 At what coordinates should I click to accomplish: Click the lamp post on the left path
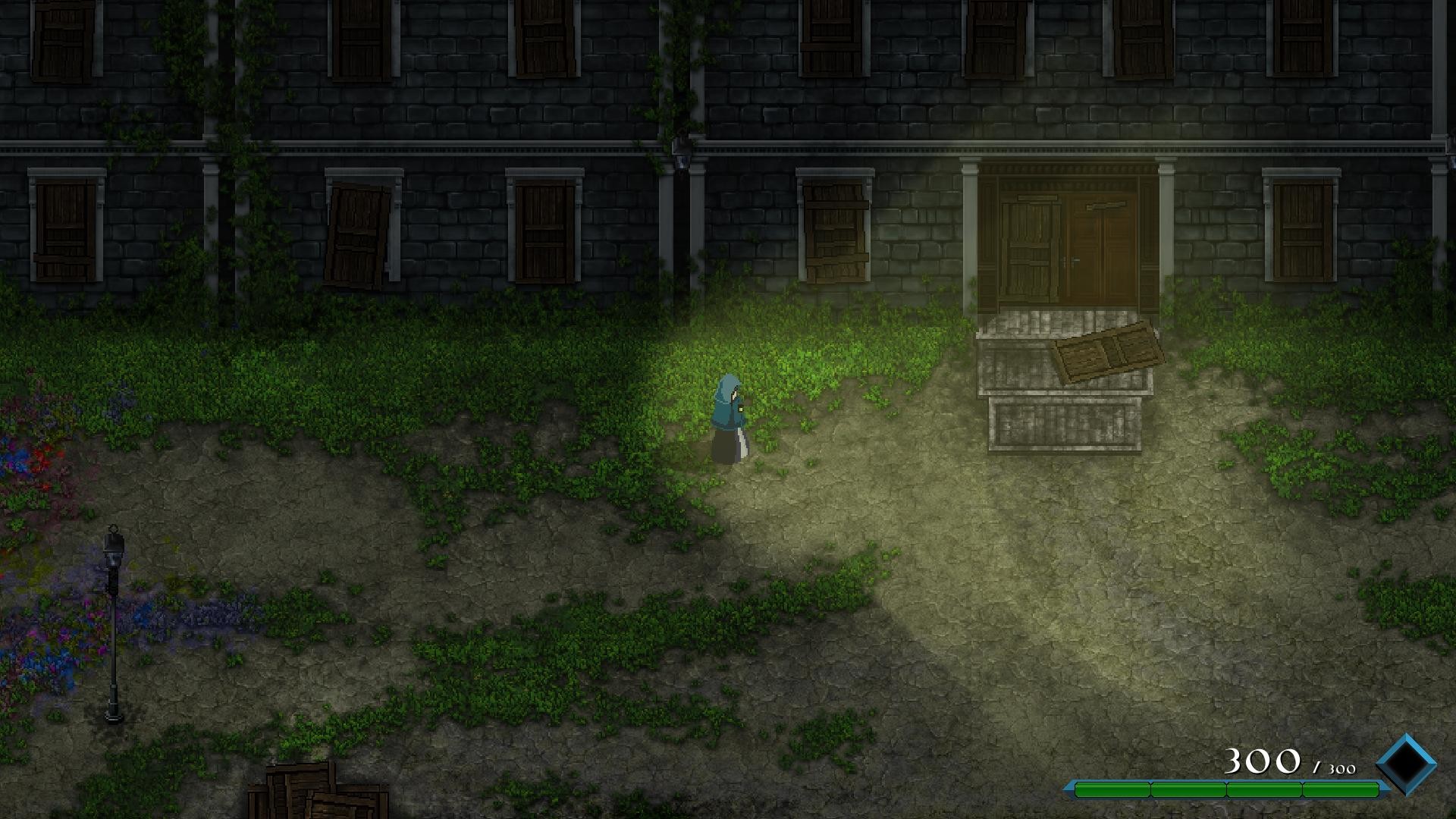(112, 622)
